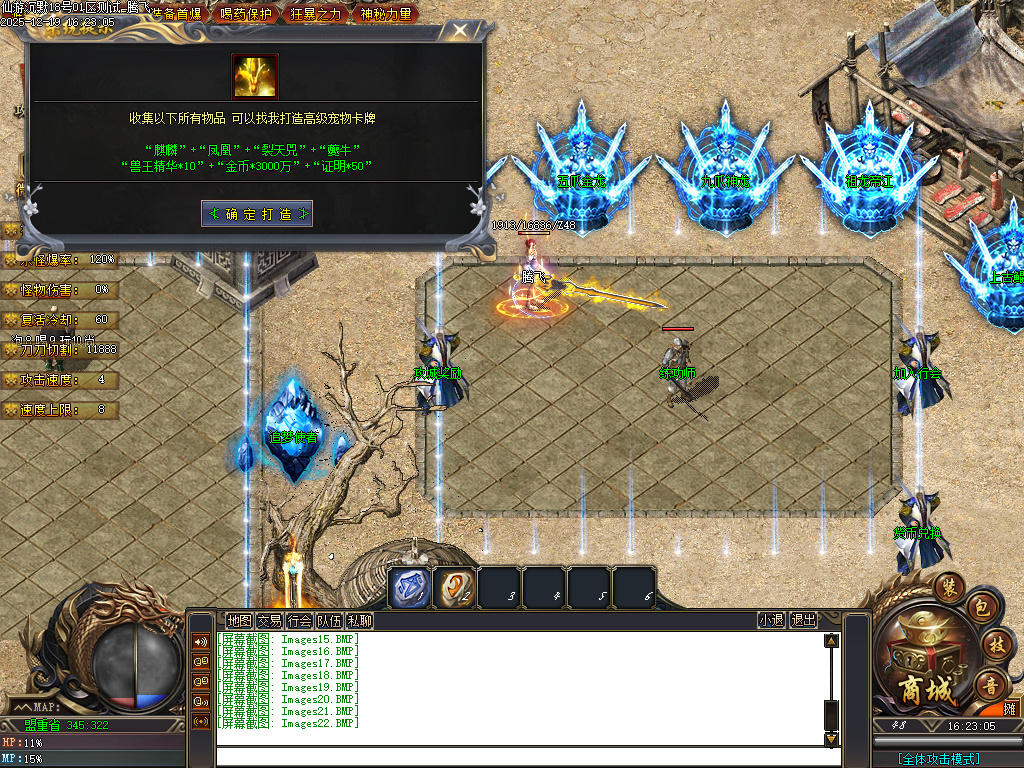Switch to the 私聊 private chat tab

click(x=359, y=620)
